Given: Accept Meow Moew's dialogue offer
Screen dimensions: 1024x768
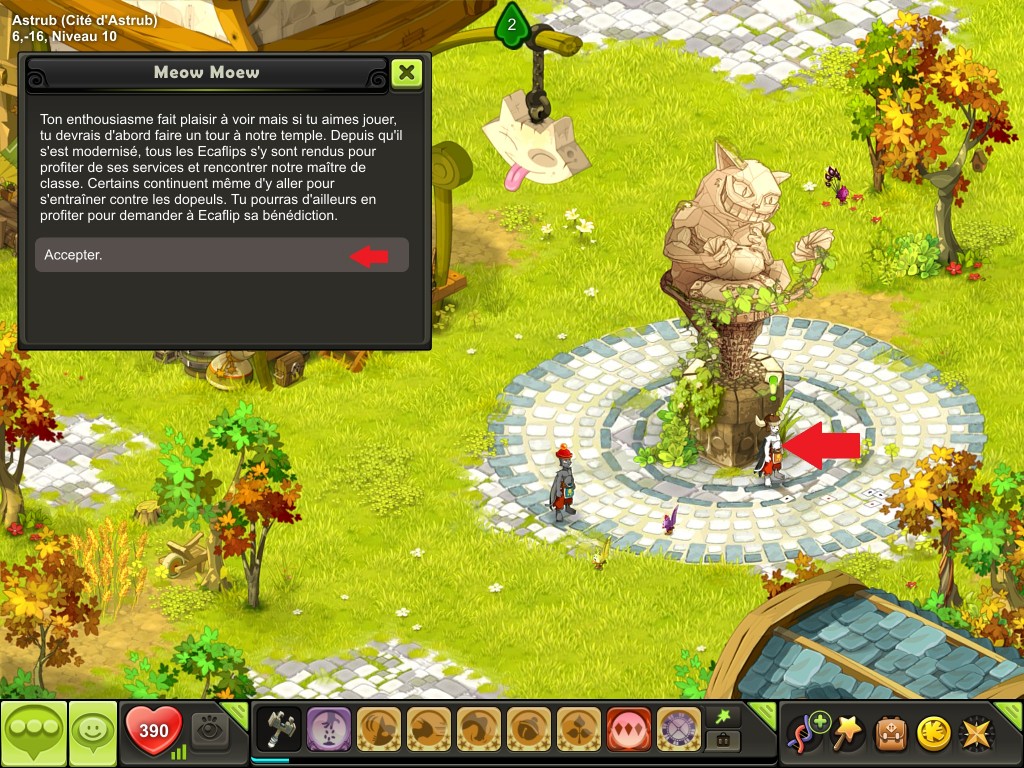Looking at the screenshot, I should [221, 255].
